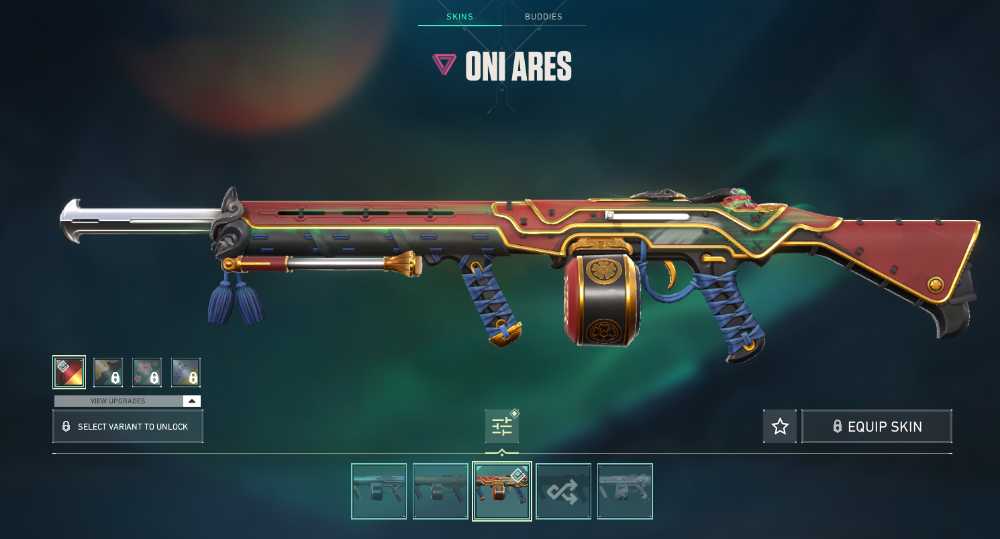This screenshot has width=1000, height=539.
Task: Choose the selected Oni Ares skin thumbnail
Action: (x=501, y=491)
